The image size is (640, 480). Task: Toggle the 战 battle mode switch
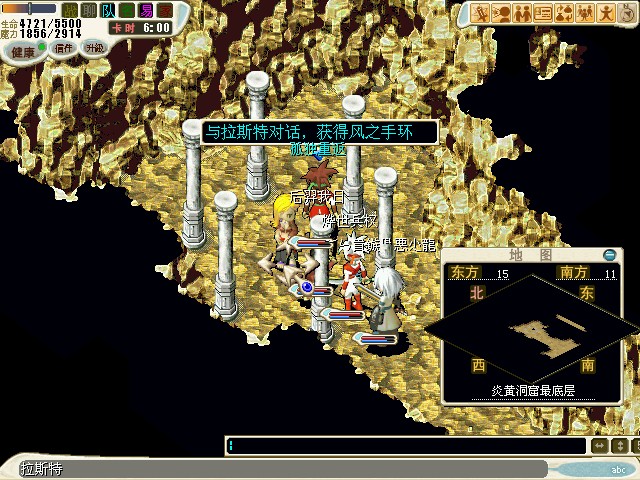pos(70,10)
